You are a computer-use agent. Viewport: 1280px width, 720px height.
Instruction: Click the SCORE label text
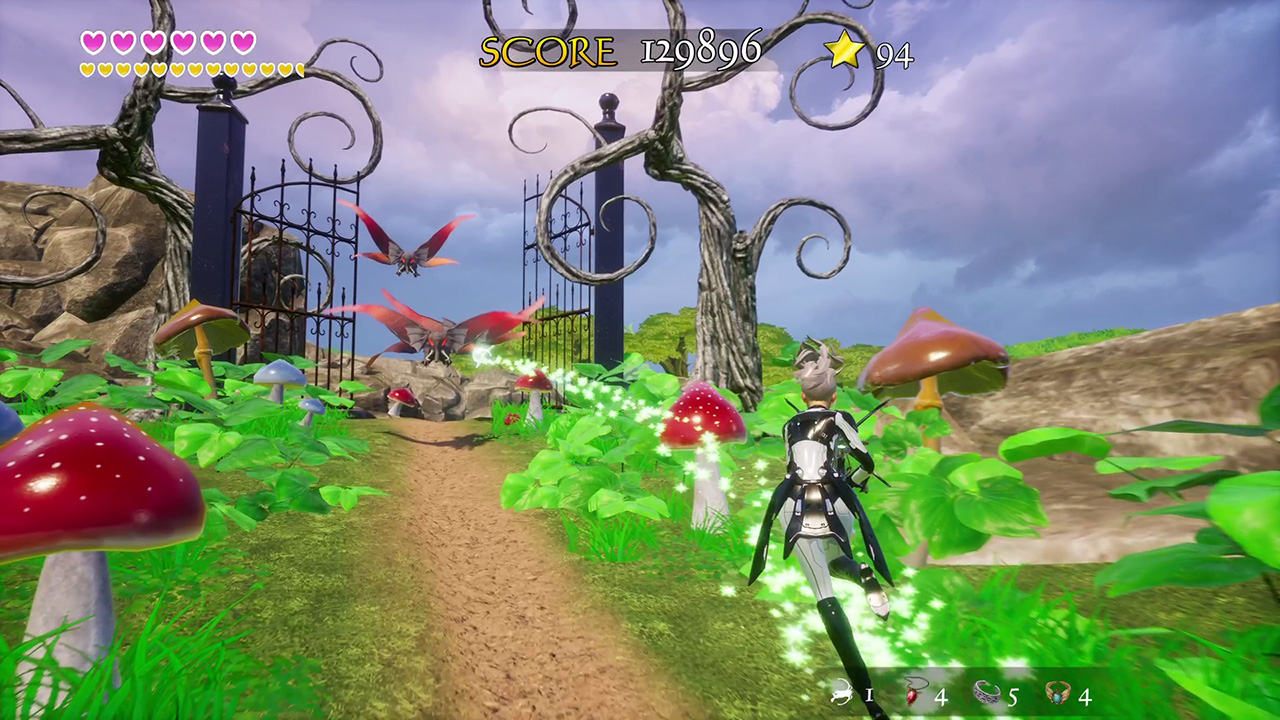[547, 50]
